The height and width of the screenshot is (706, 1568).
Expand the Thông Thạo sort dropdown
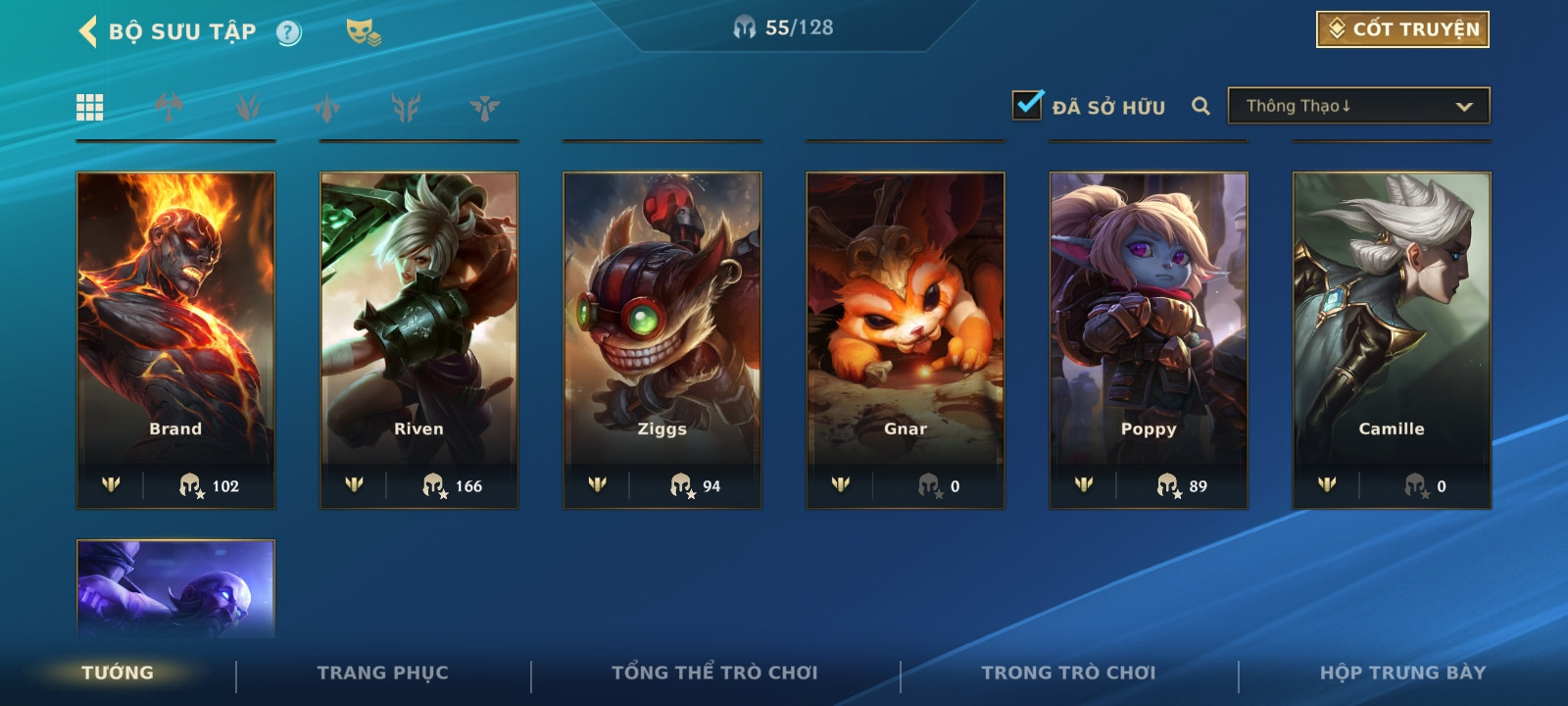tap(1358, 106)
